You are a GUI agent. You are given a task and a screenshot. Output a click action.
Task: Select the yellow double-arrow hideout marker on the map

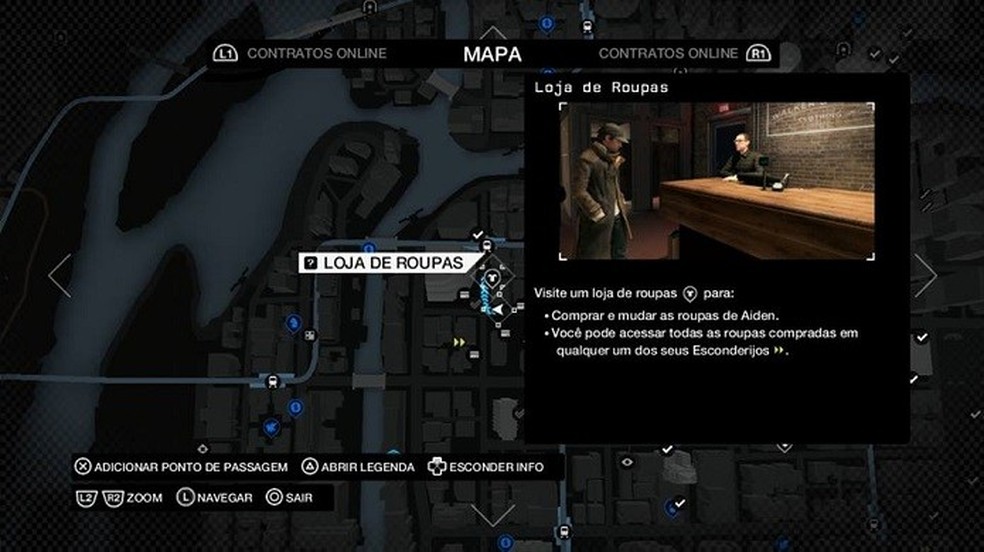(x=459, y=342)
